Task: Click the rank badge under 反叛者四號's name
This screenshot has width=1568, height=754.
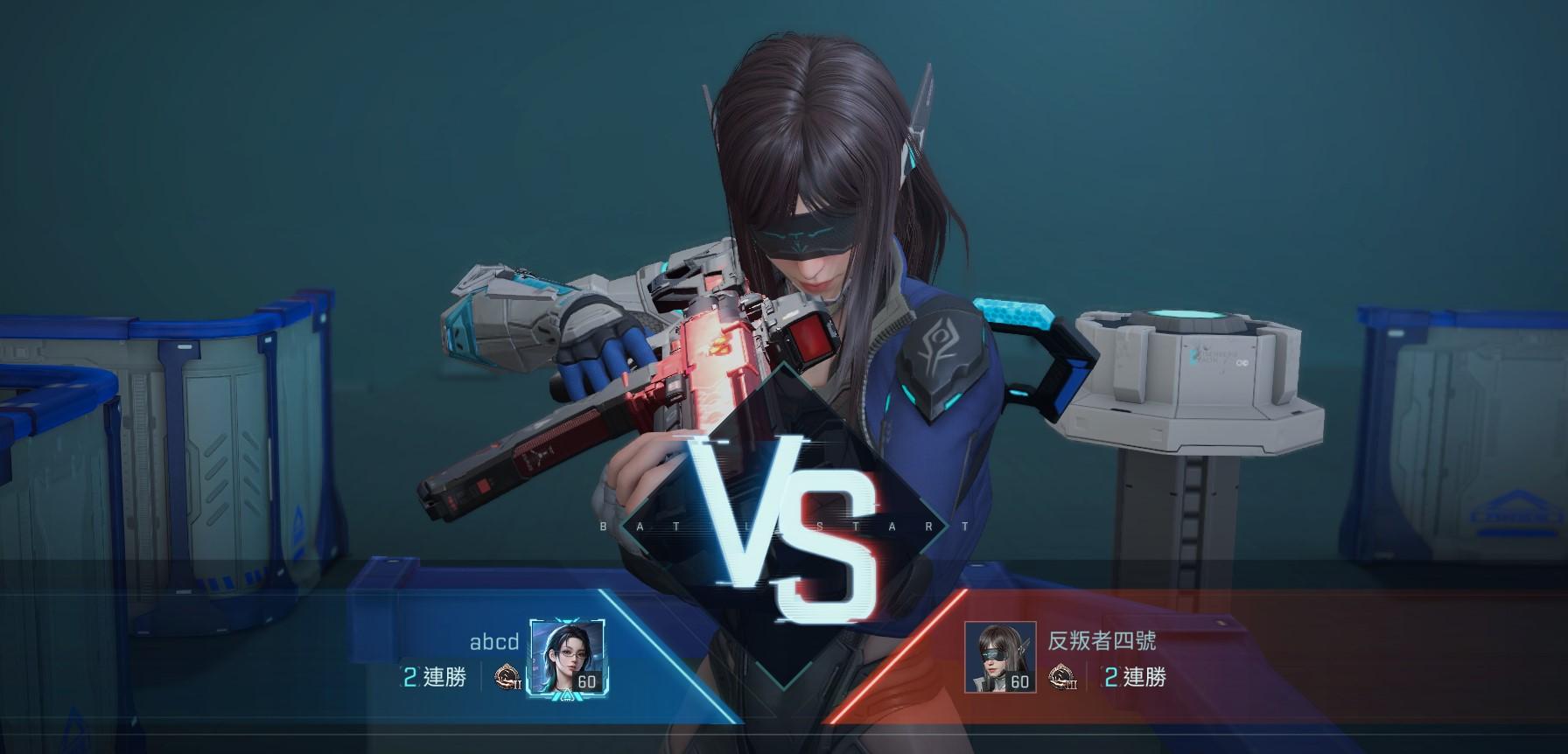Action: pos(1063,678)
